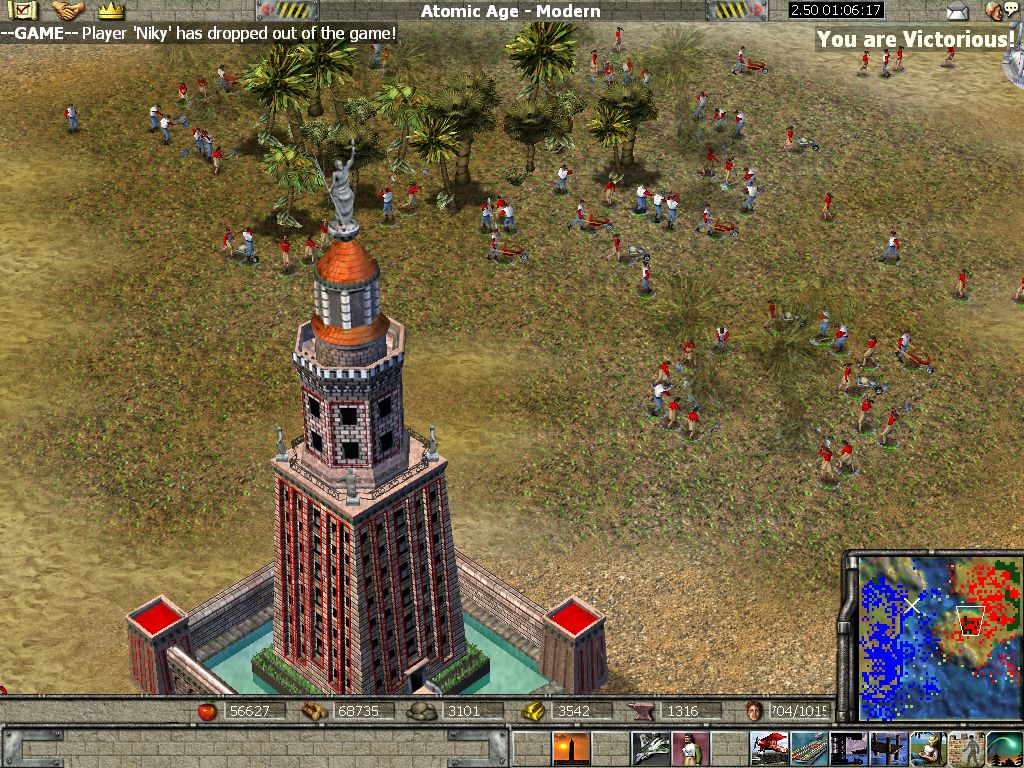Open the envelope messages button
Image resolution: width=1024 pixels, height=768 pixels.
pyautogui.click(x=958, y=11)
